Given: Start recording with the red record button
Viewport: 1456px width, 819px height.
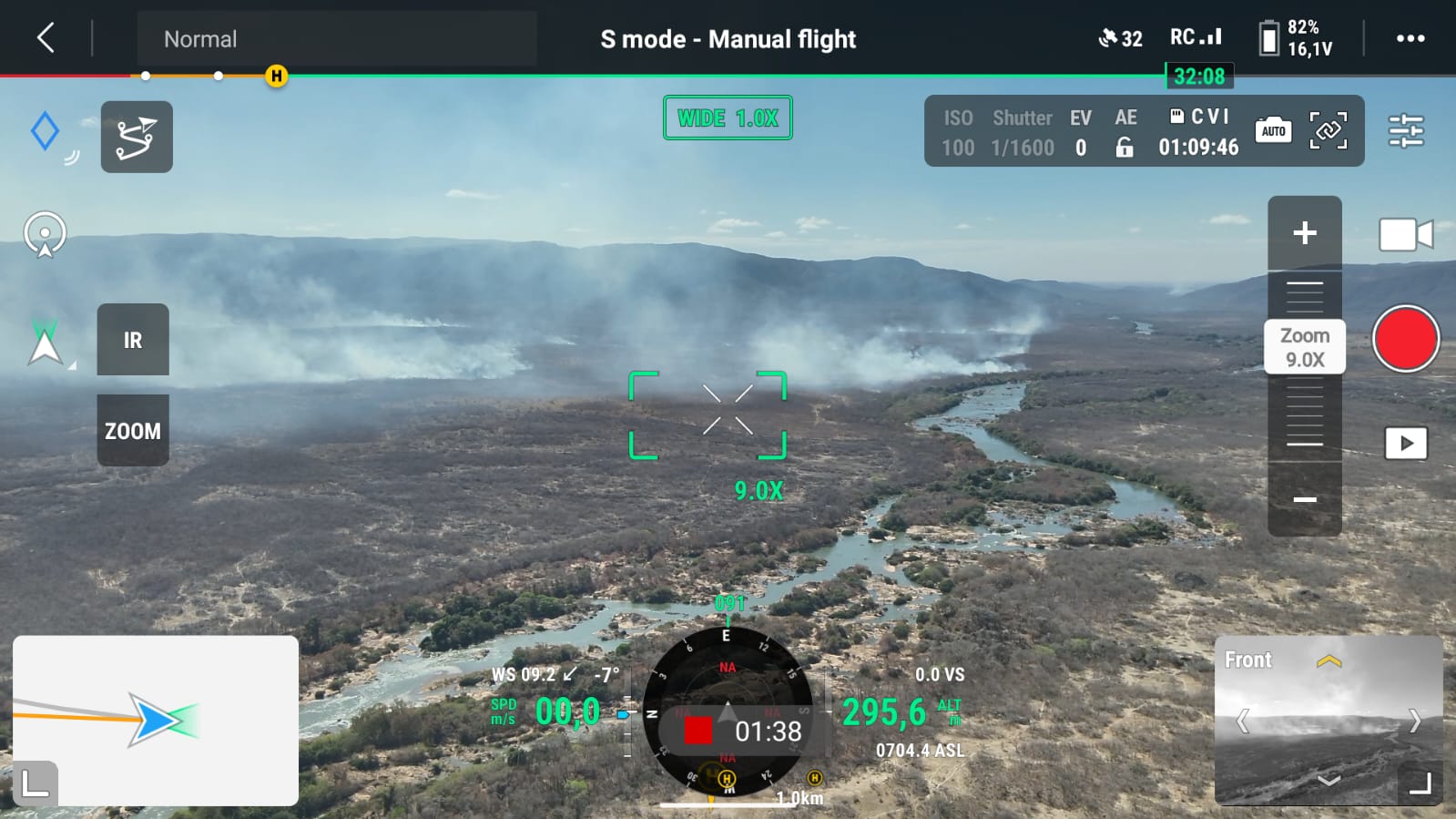Looking at the screenshot, I should pyautogui.click(x=1405, y=339).
